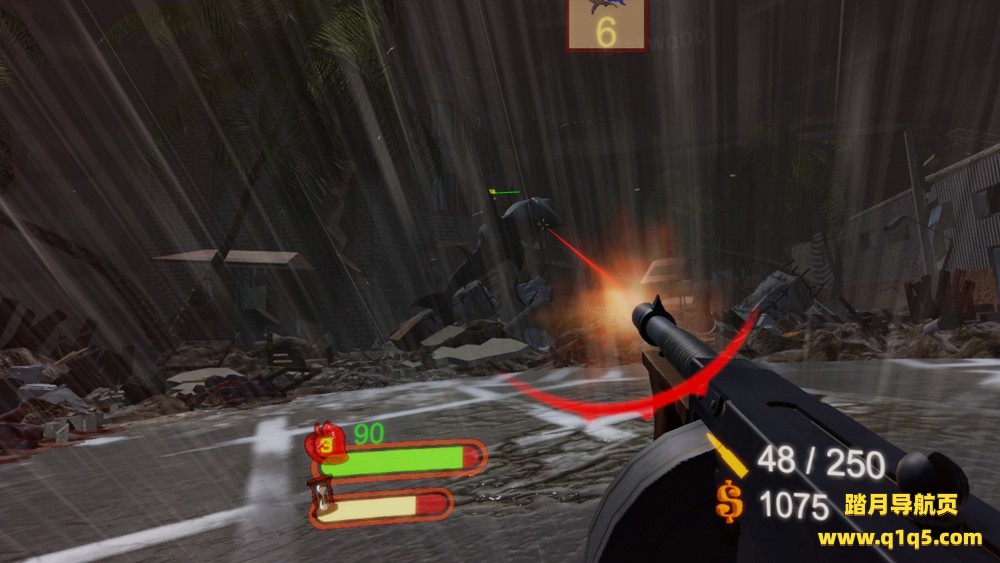The height and width of the screenshot is (563, 1000).
Task: Click the enemies-remaining icon showing 6
Action: (x=606, y=24)
